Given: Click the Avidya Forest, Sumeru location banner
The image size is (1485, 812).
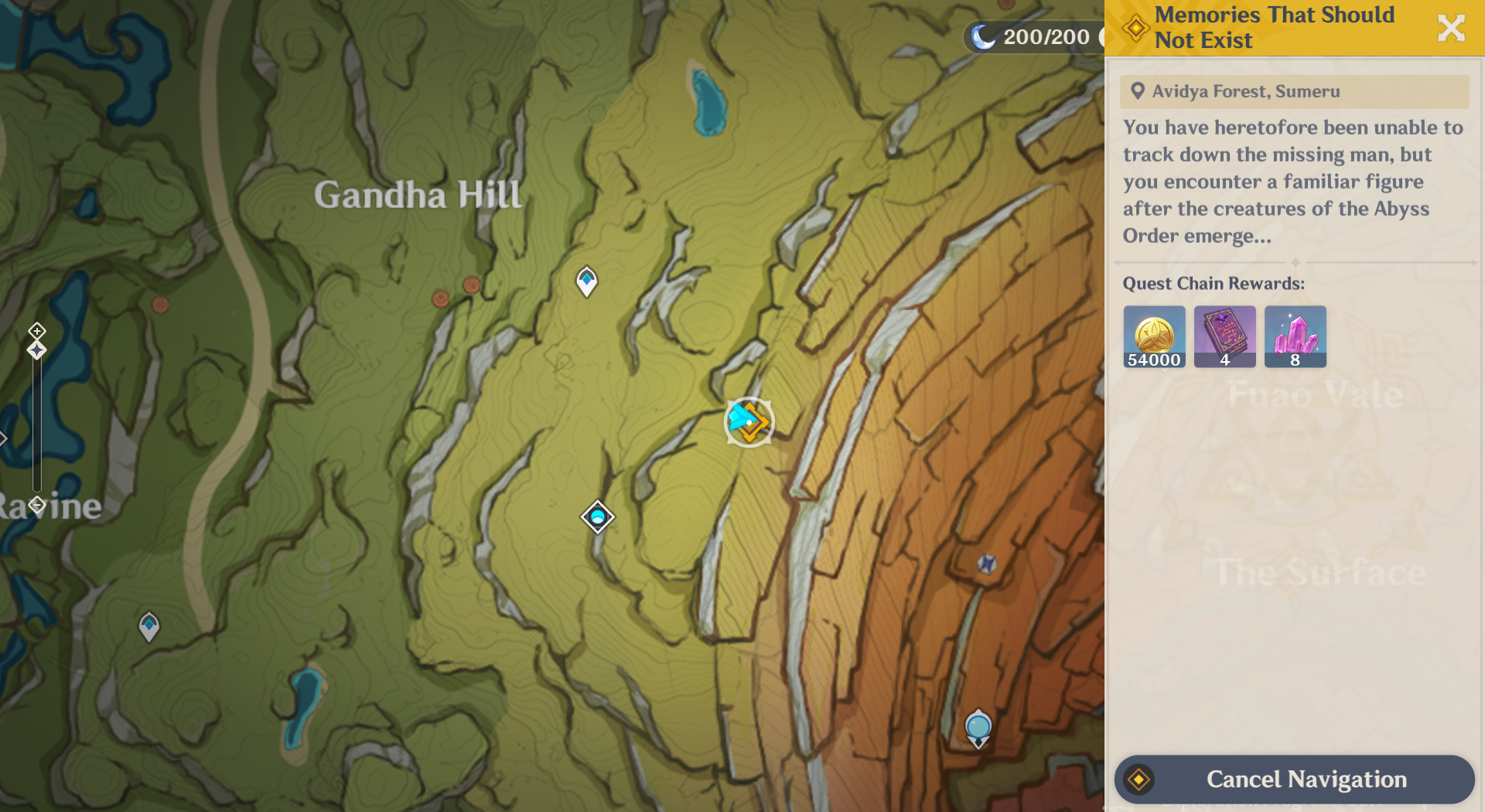Looking at the screenshot, I should [1295, 91].
